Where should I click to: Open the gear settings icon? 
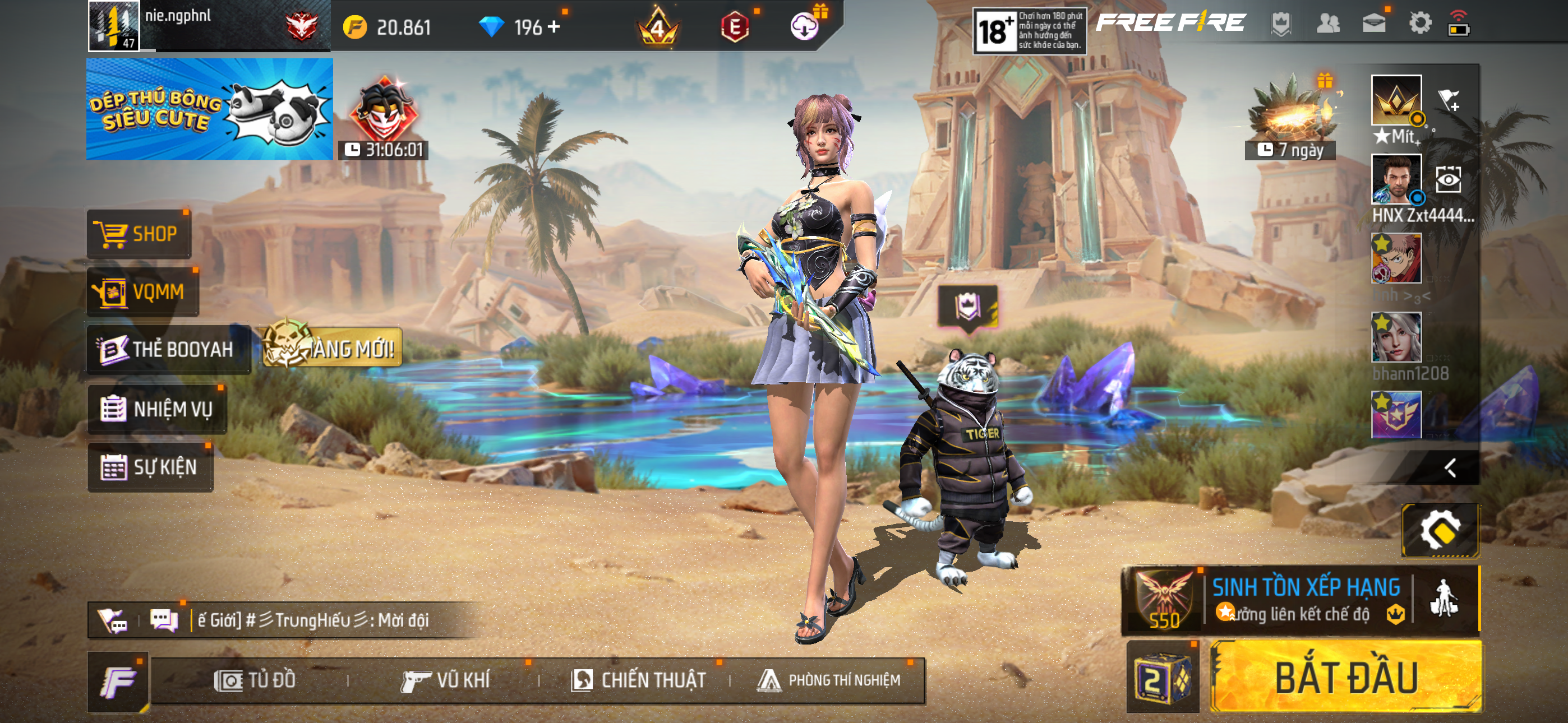coord(1419,24)
